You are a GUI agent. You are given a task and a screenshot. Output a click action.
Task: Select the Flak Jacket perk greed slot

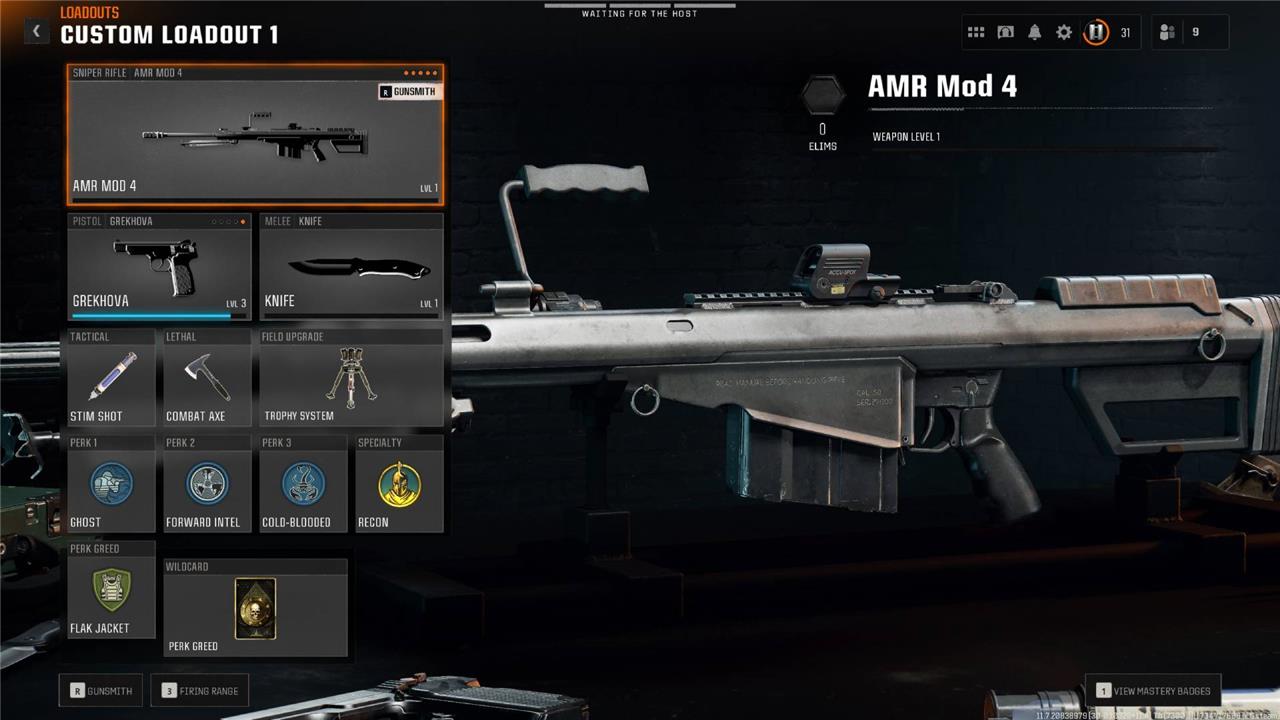tap(111, 592)
